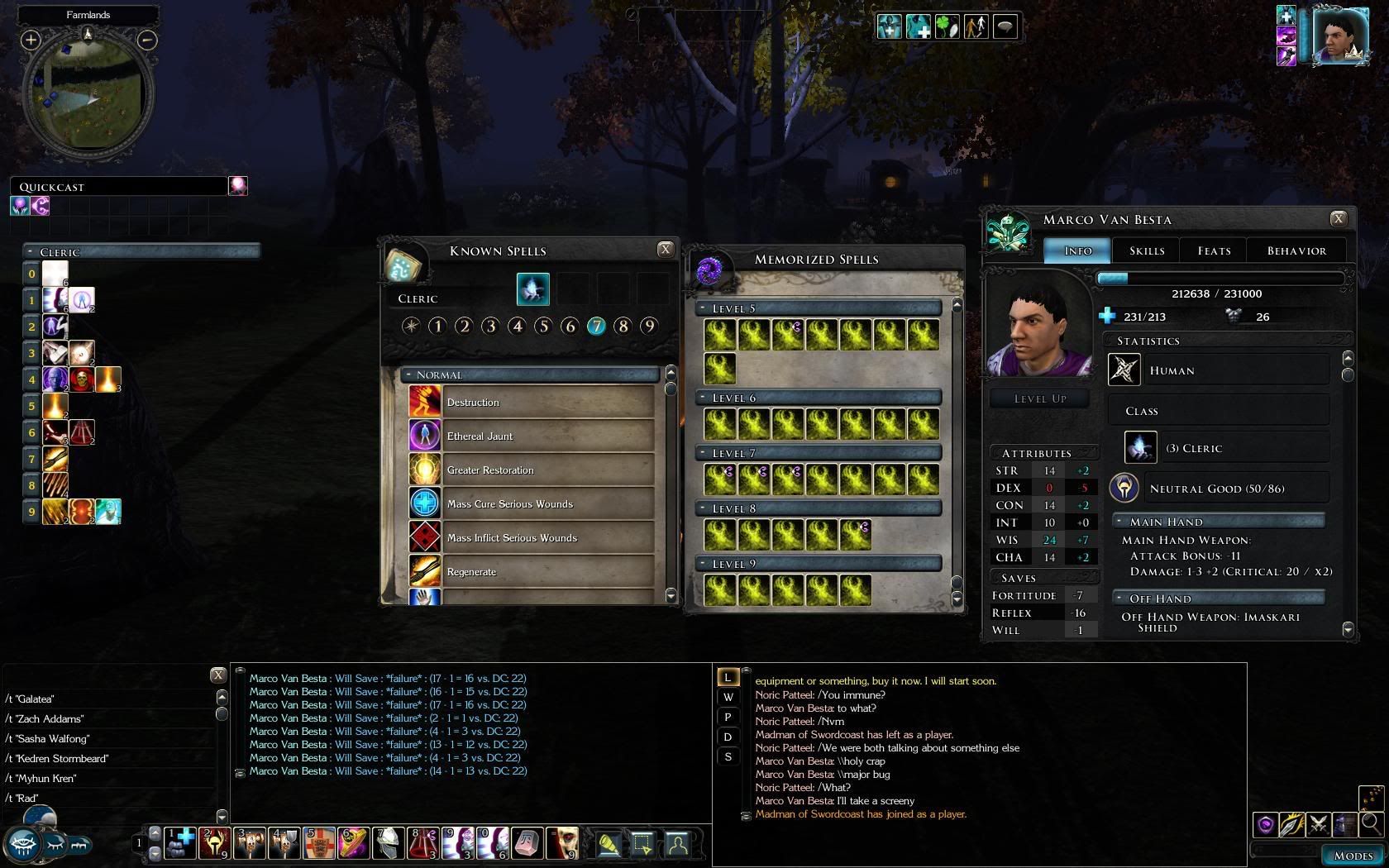The image size is (1389, 868).
Task: Show level 8 known spells
Action: point(623,326)
